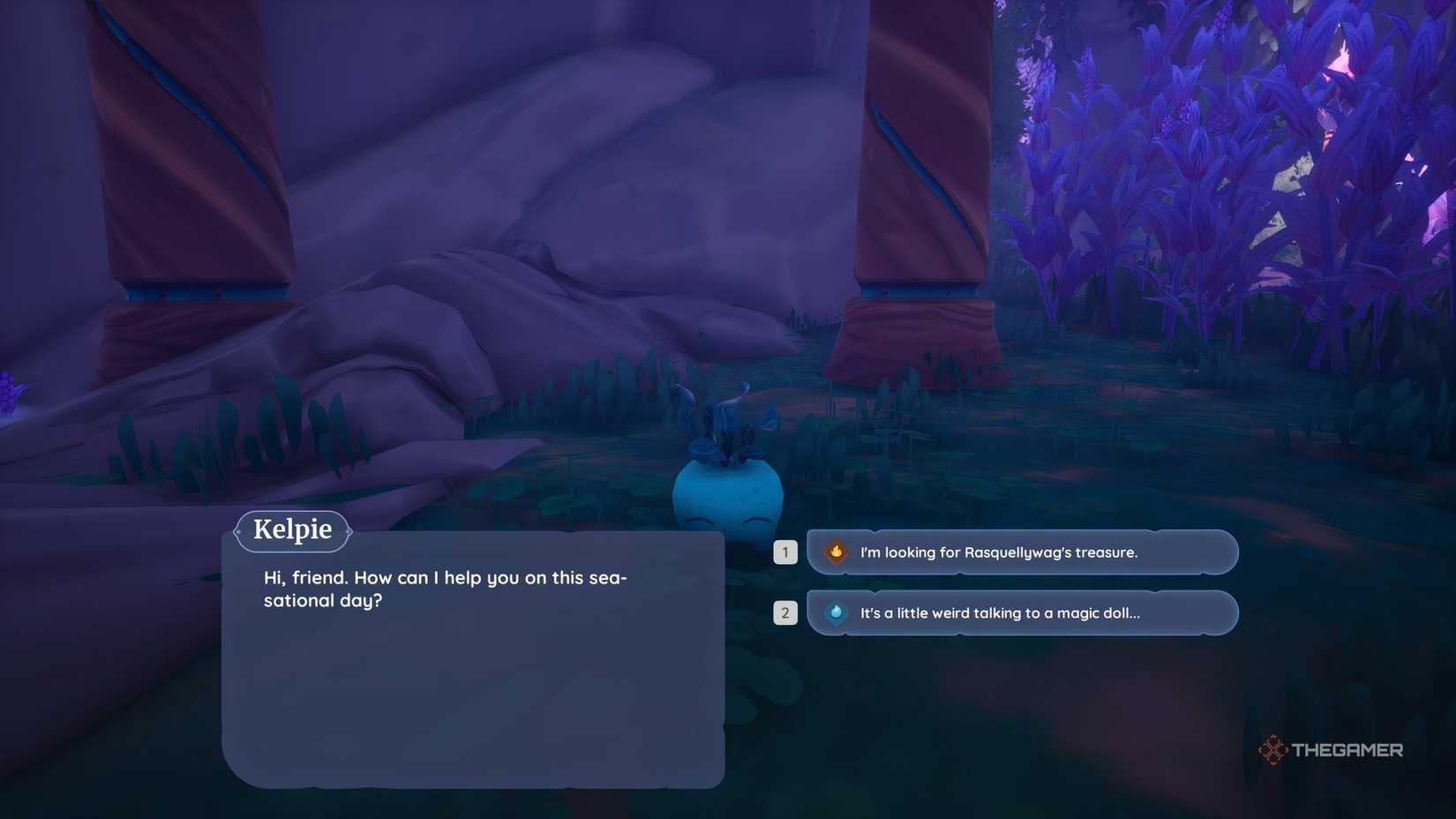Select the Kelpie name tab above the dialogue
This screenshot has height=819, width=1456.
click(x=292, y=530)
